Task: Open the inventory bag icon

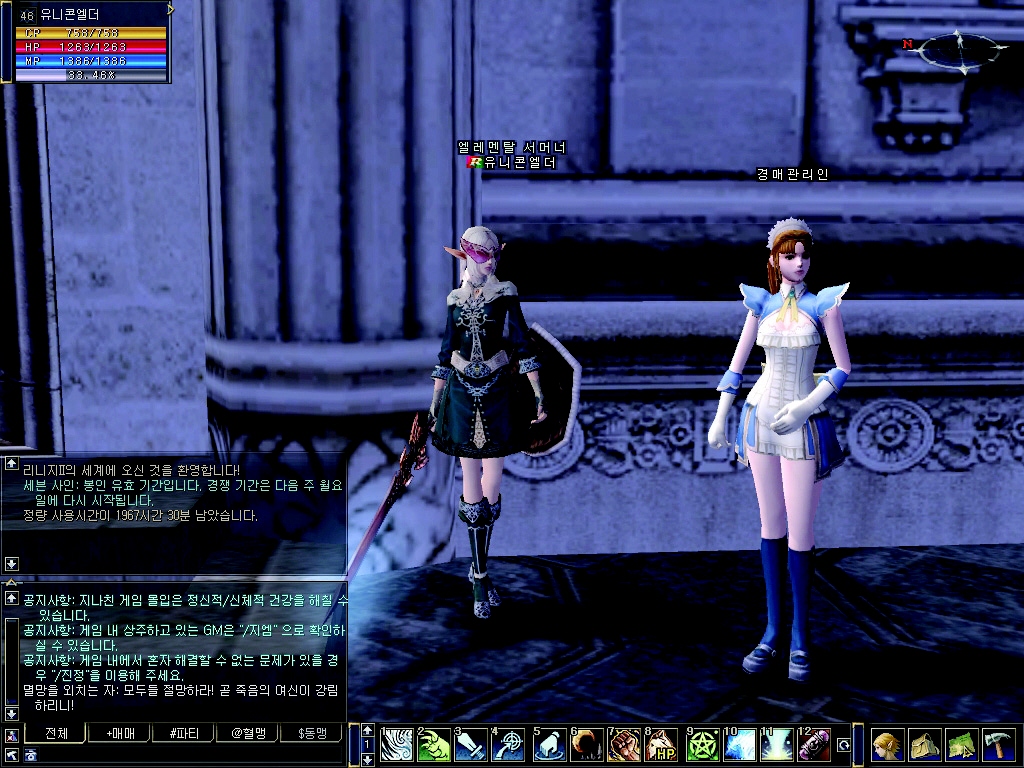Action: pyautogui.click(x=923, y=745)
